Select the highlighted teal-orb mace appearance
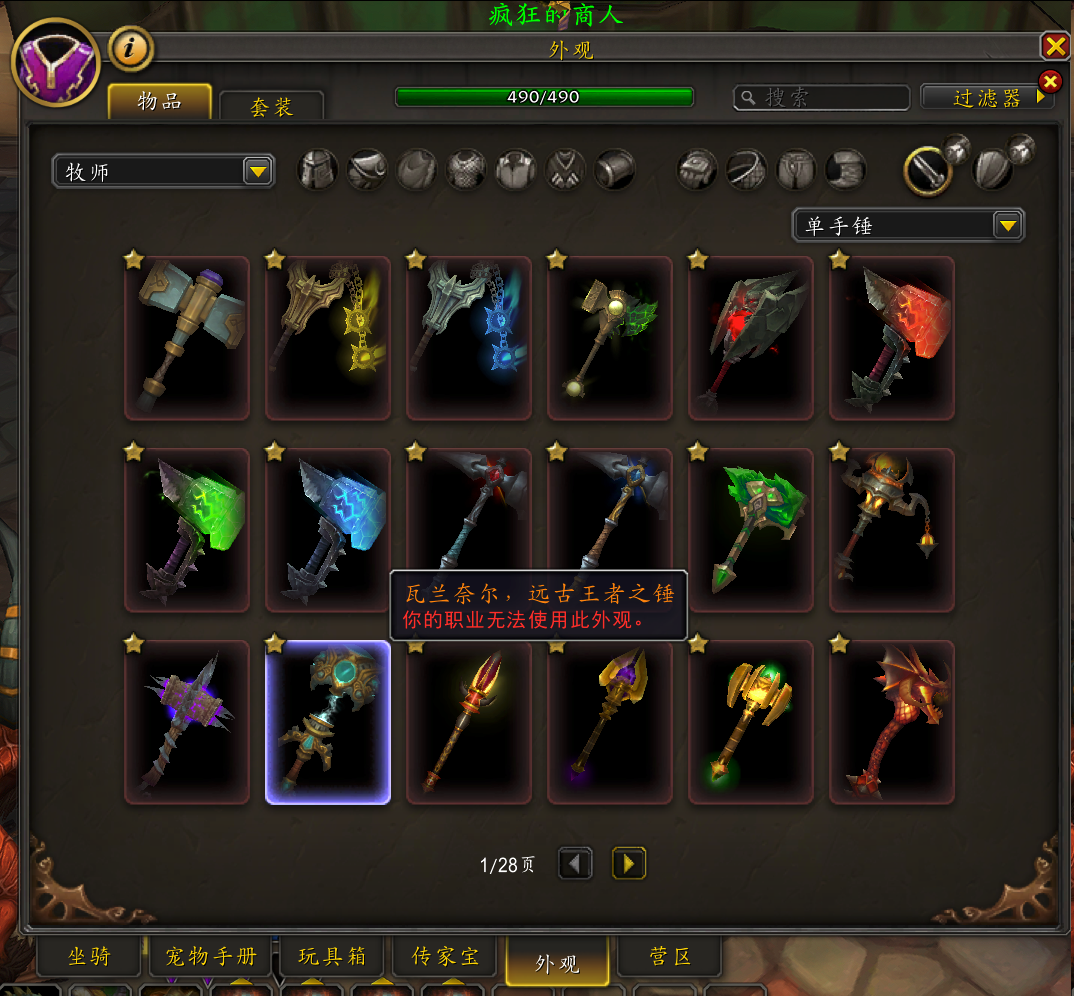1074x996 pixels. point(328,722)
